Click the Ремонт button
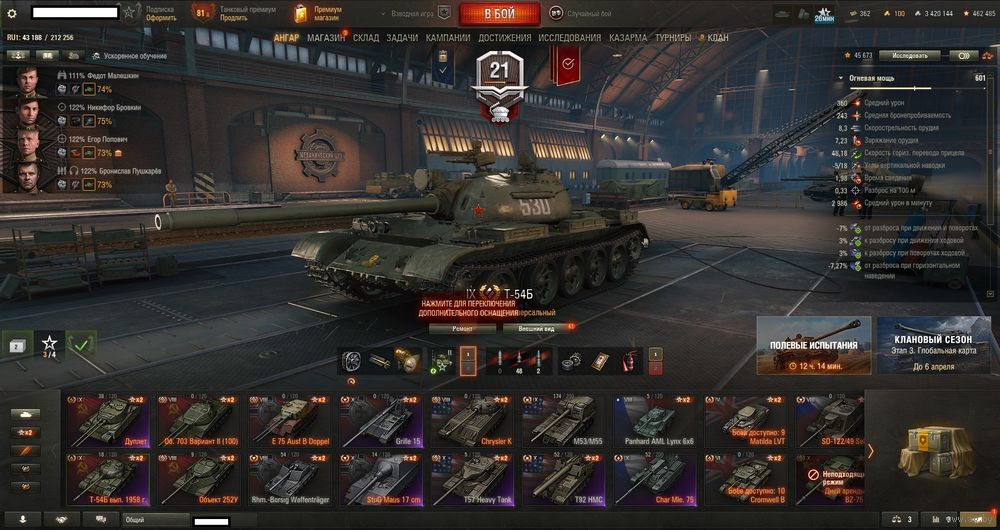Viewport: 1000px width, 530px height. coord(462,328)
